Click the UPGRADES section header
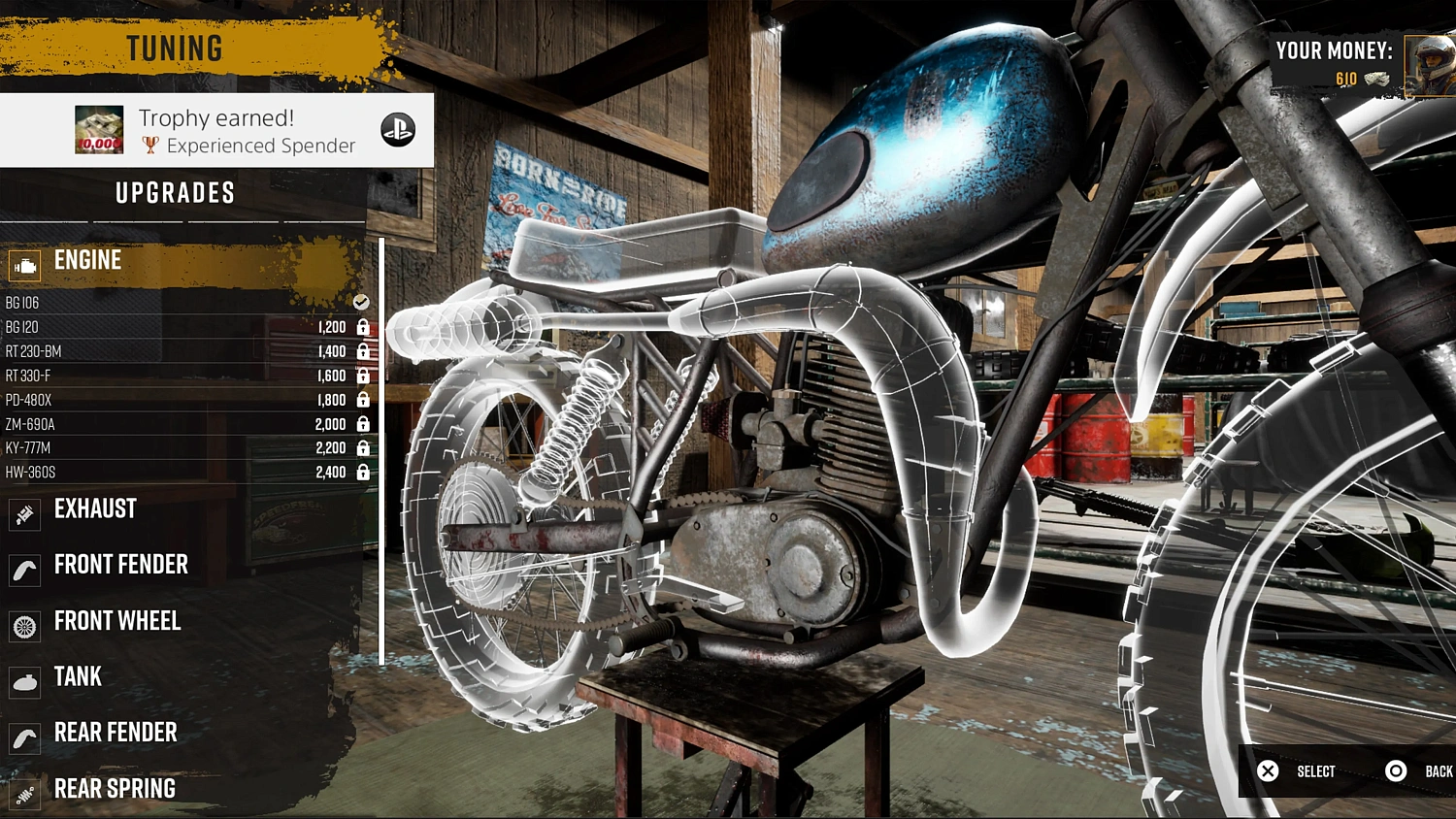The height and width of the screenshot is (819, 1456). [175, 193]
